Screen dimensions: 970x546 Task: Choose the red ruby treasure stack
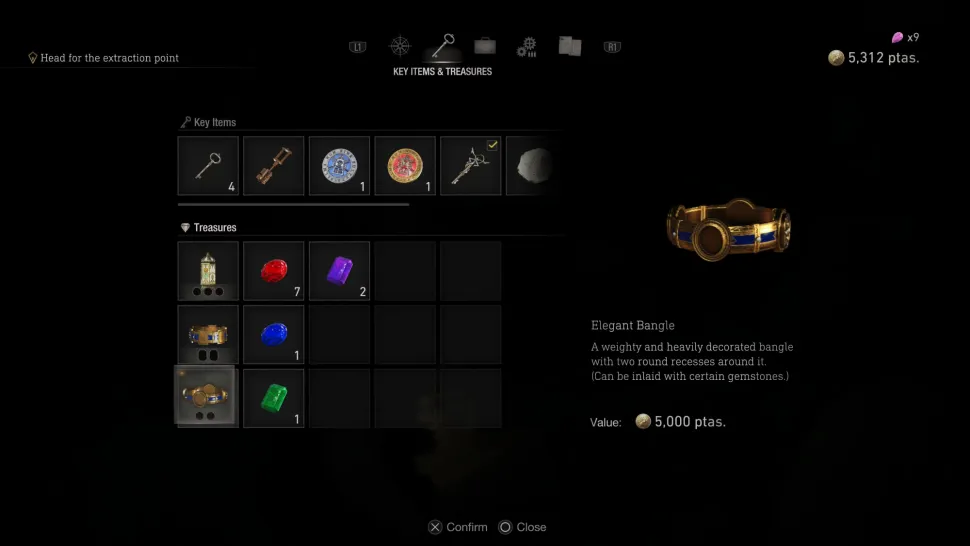point(274,271)
